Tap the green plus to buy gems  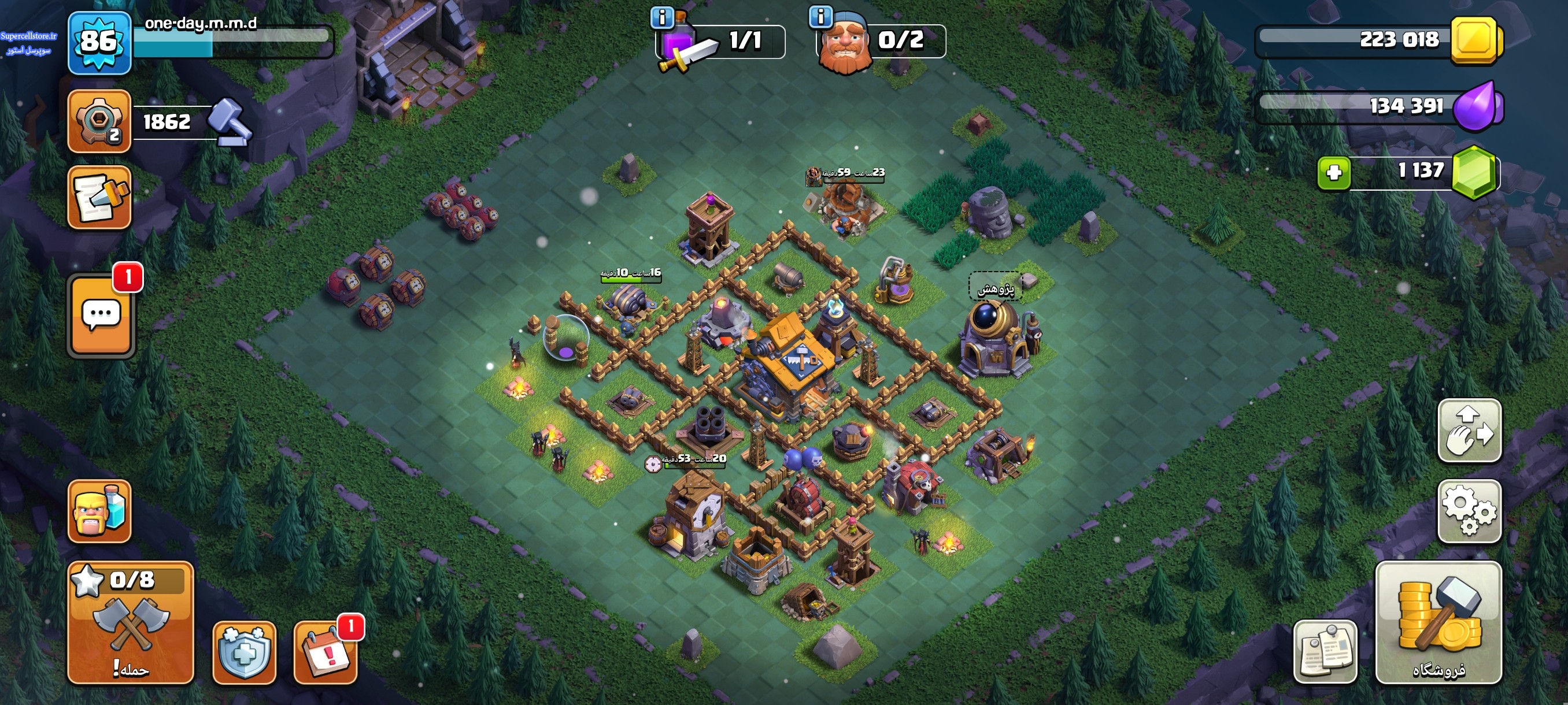click(1333, 173)
